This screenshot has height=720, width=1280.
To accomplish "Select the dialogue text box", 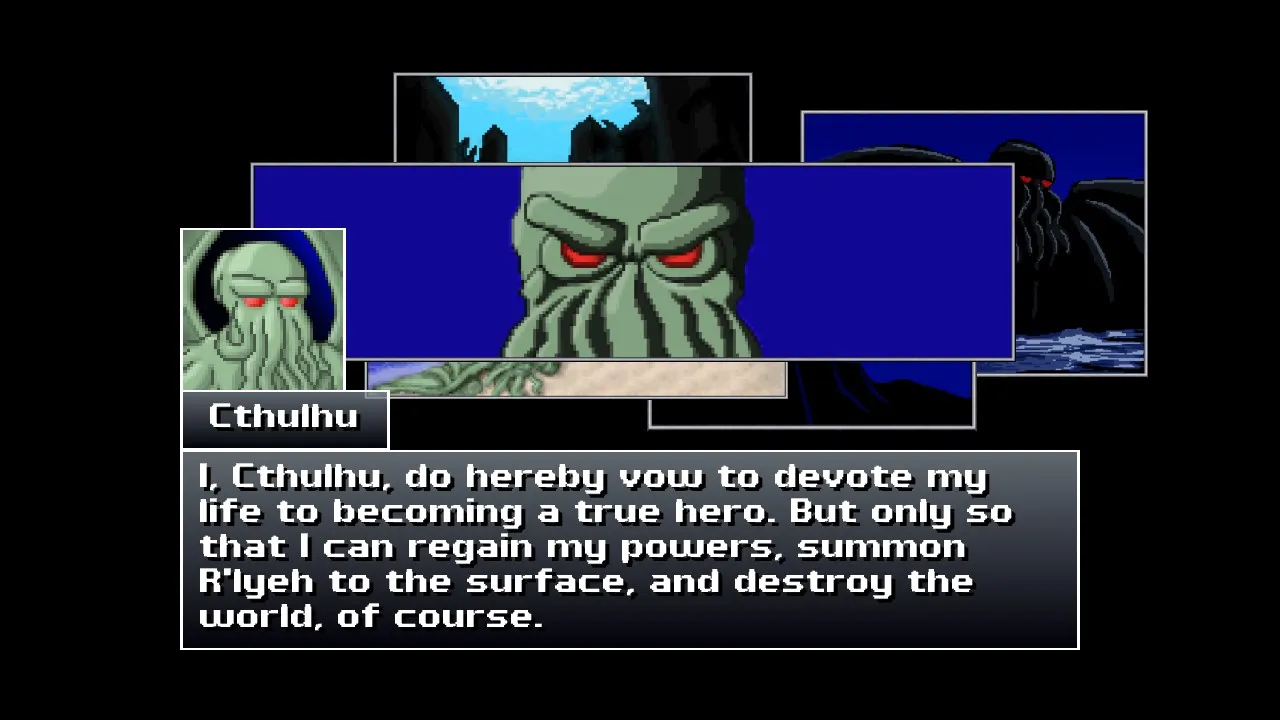I will click(x=628, y=548).
